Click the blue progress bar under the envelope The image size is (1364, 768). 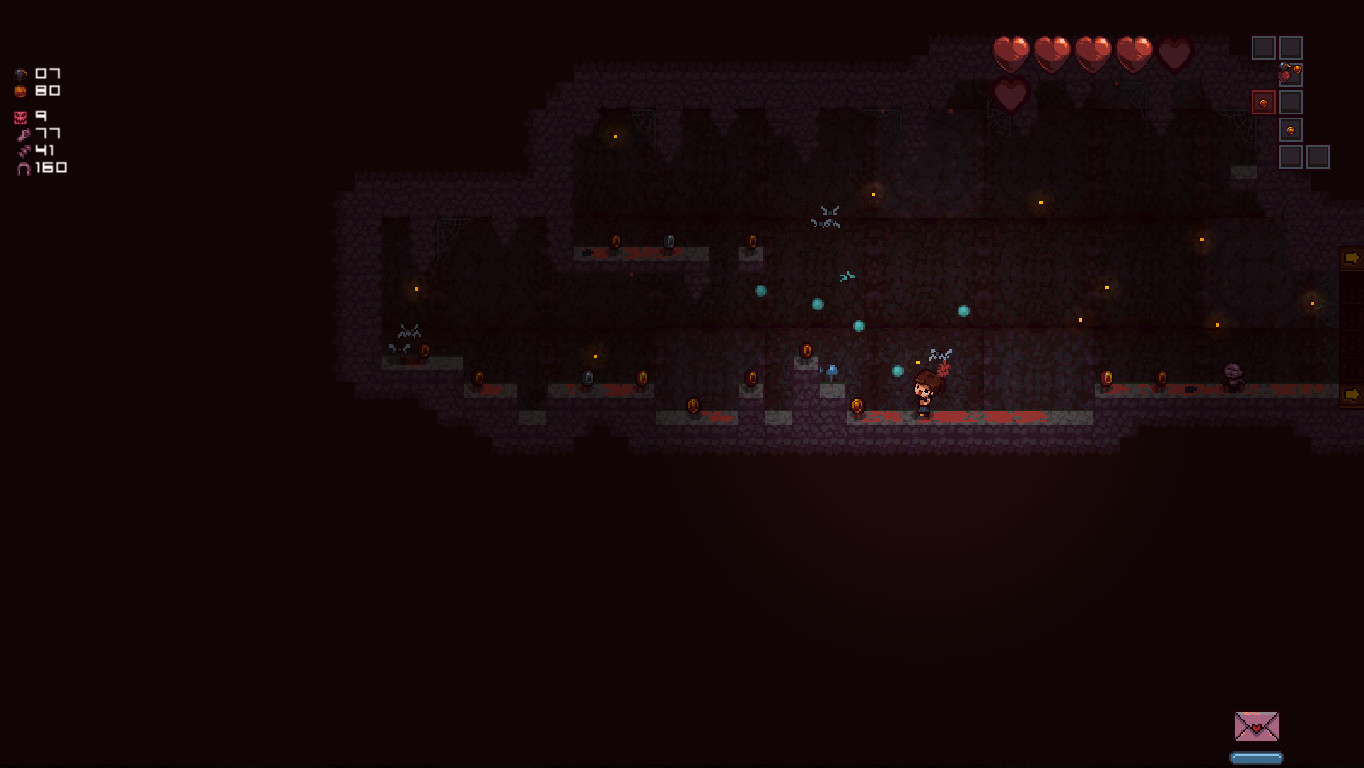click(1256, 757)
